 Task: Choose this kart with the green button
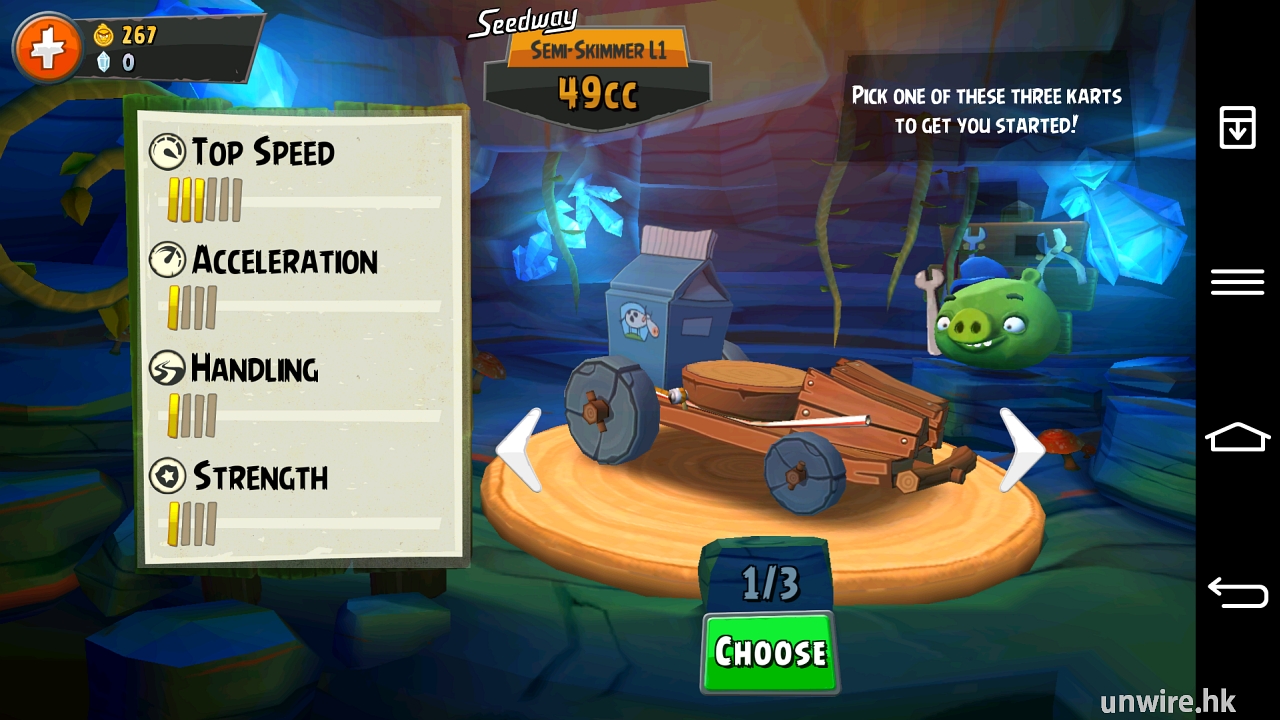(769, 652)
